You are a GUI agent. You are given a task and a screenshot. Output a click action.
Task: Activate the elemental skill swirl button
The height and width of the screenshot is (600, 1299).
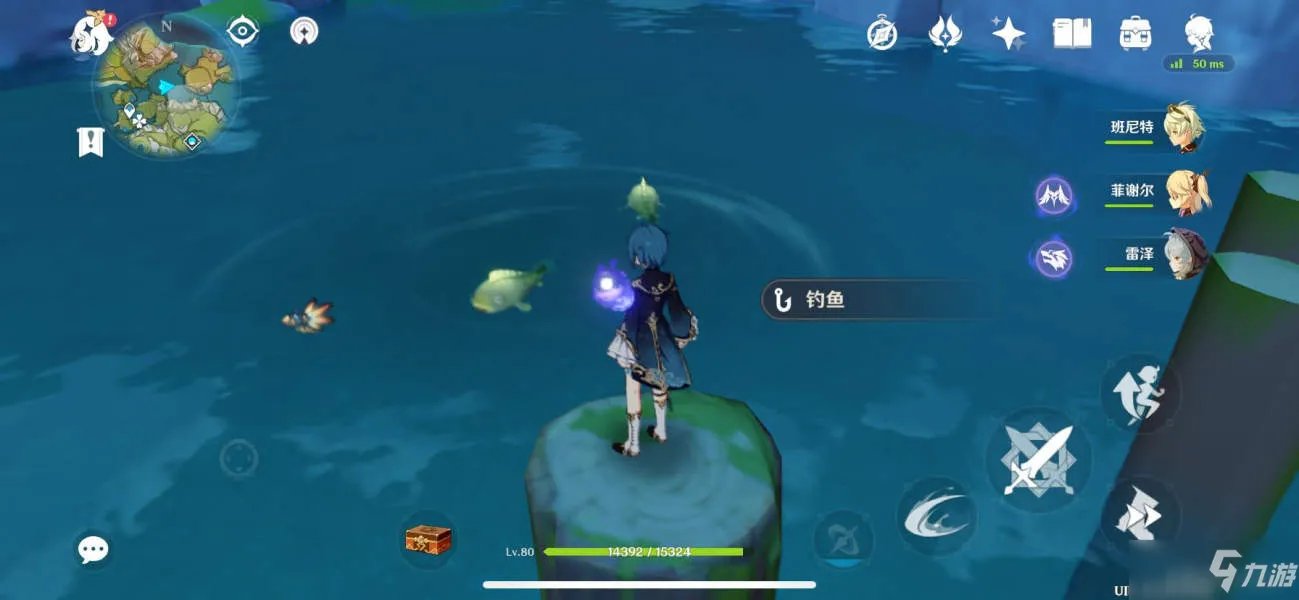click(935, 516)
